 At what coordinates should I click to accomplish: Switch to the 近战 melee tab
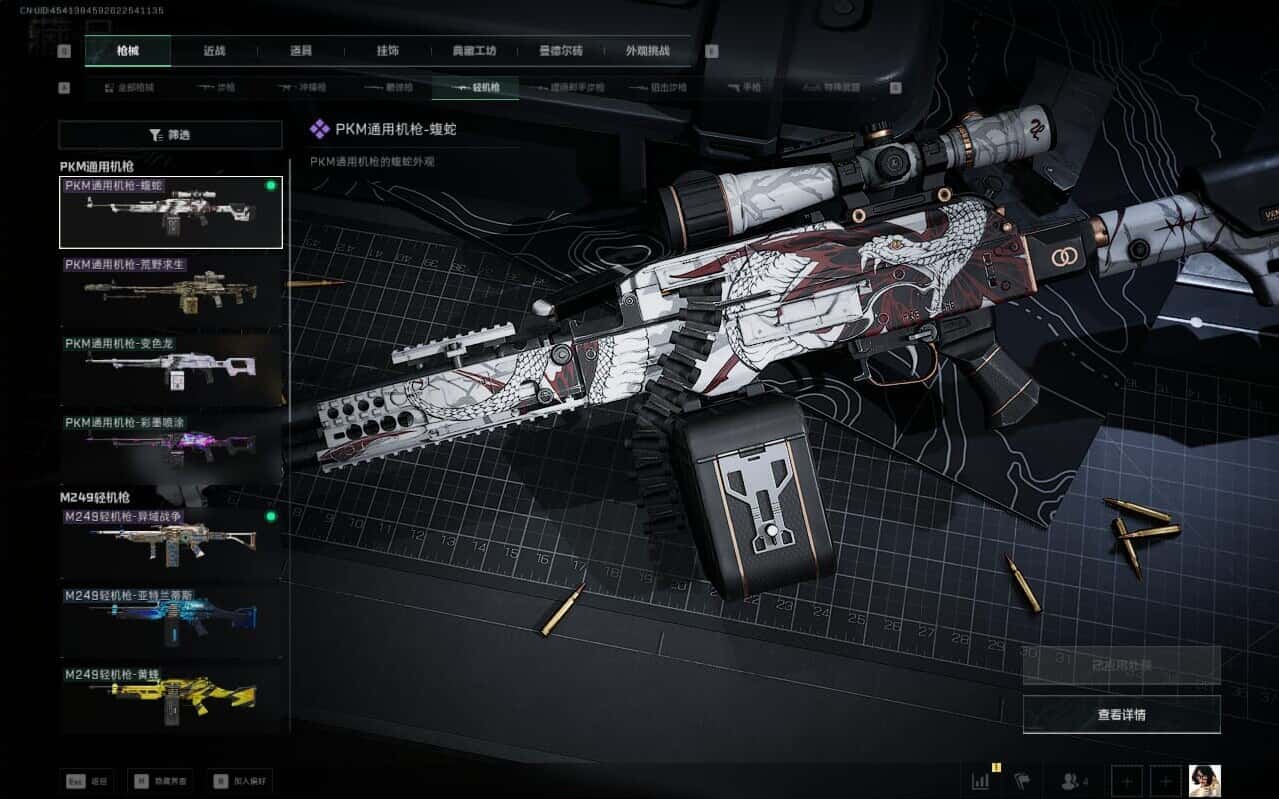tap(214, 51)
